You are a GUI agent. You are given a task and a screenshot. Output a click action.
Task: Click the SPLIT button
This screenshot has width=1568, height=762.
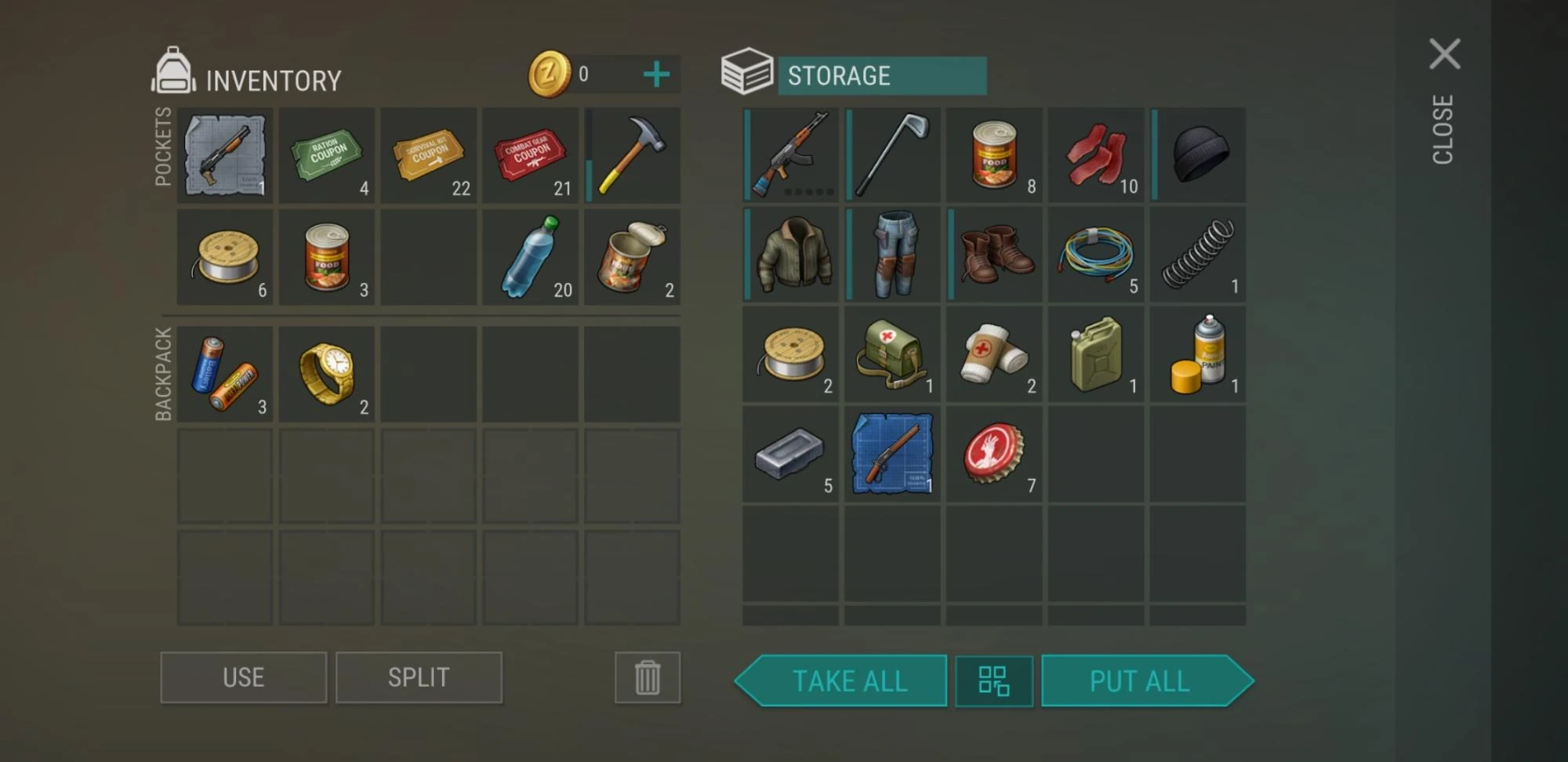419,677
